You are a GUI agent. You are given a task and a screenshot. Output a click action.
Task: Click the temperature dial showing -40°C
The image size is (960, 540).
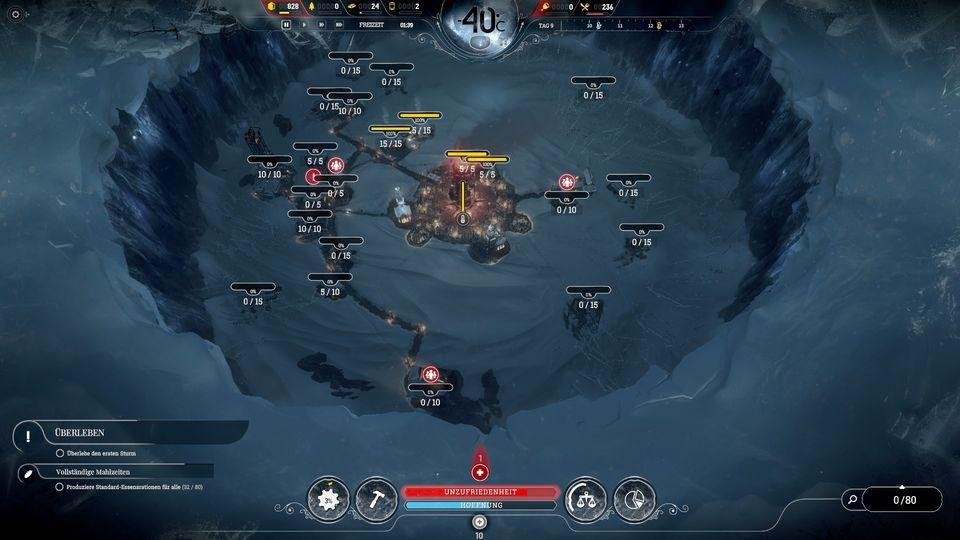pyautogui.click(x=479, y=20)
